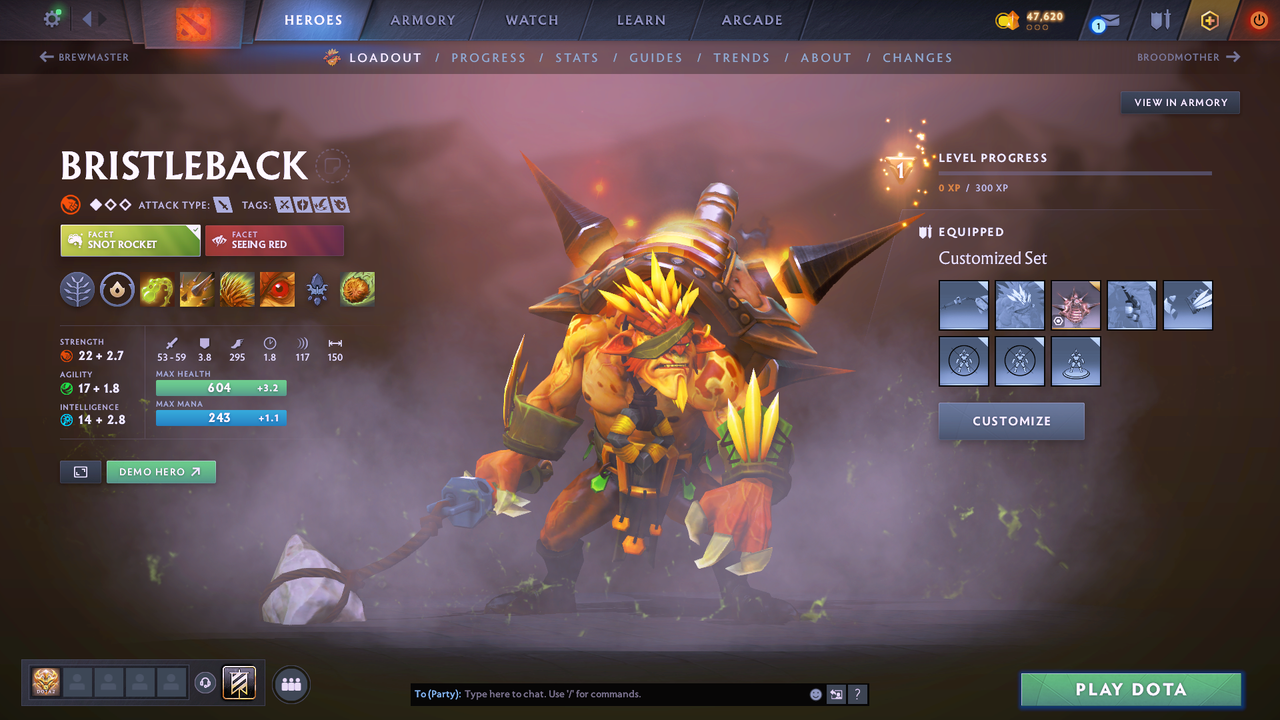Image resolution: width=1280 pixels, height=720 pixels.
Task: Click the gold Dota Plus hexagon icon
Action: (x=1209, y=20)
